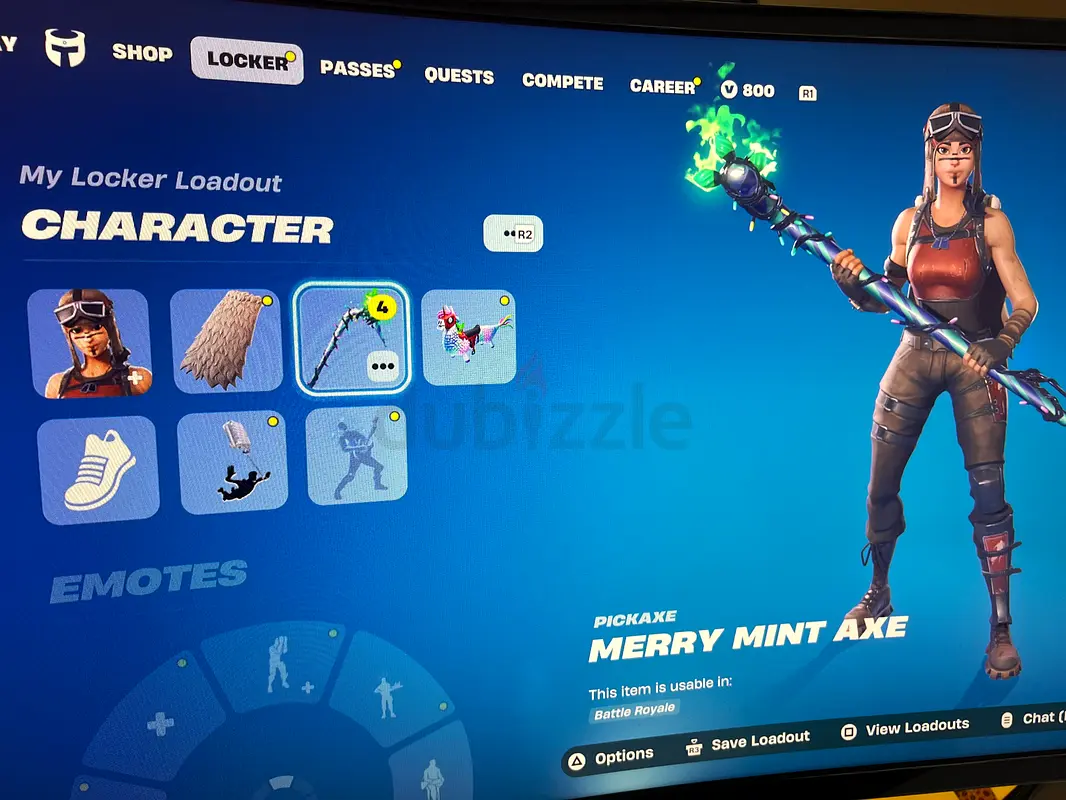Go to the Quests tab
This screenshot has height=800, width=1066.
tap(459, 76)
